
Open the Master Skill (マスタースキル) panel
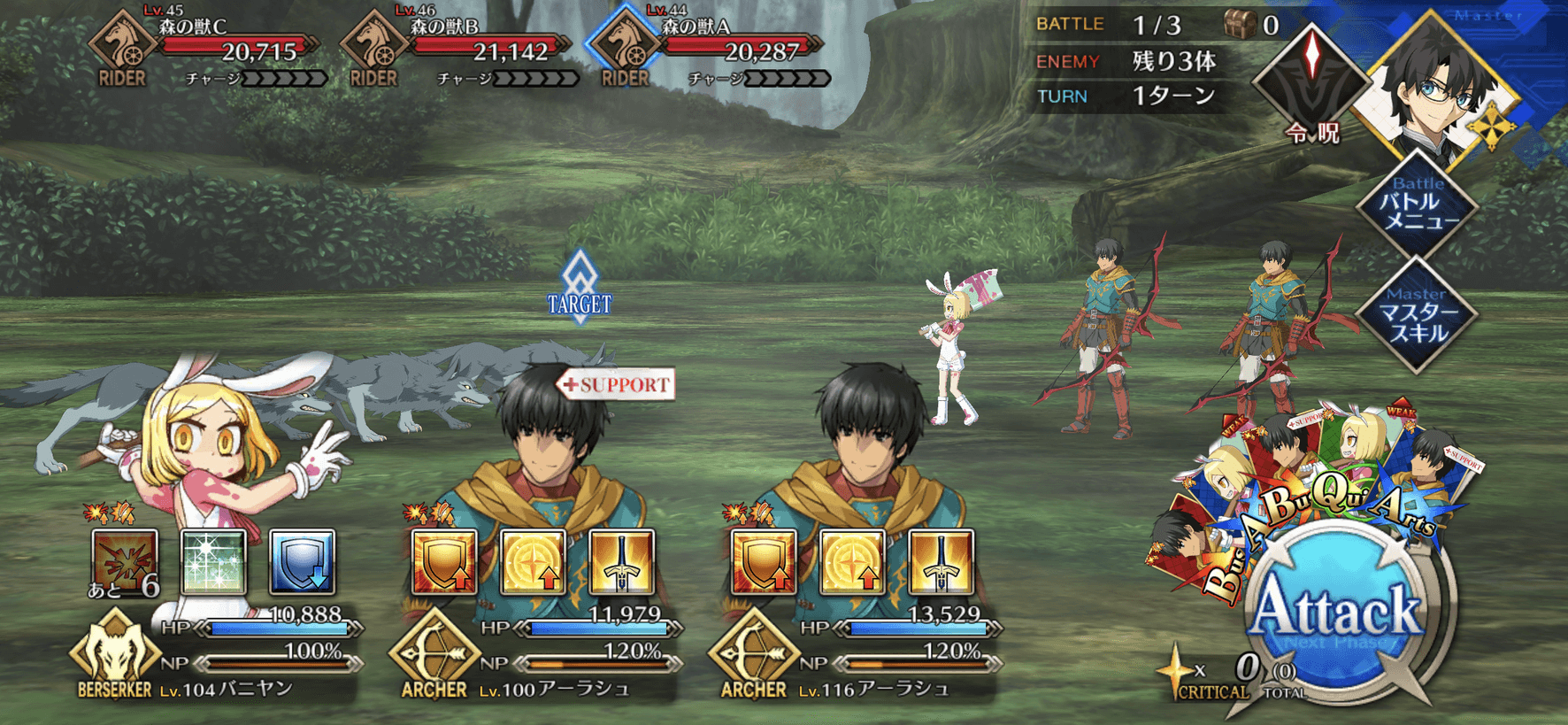tap(1417, 316)
